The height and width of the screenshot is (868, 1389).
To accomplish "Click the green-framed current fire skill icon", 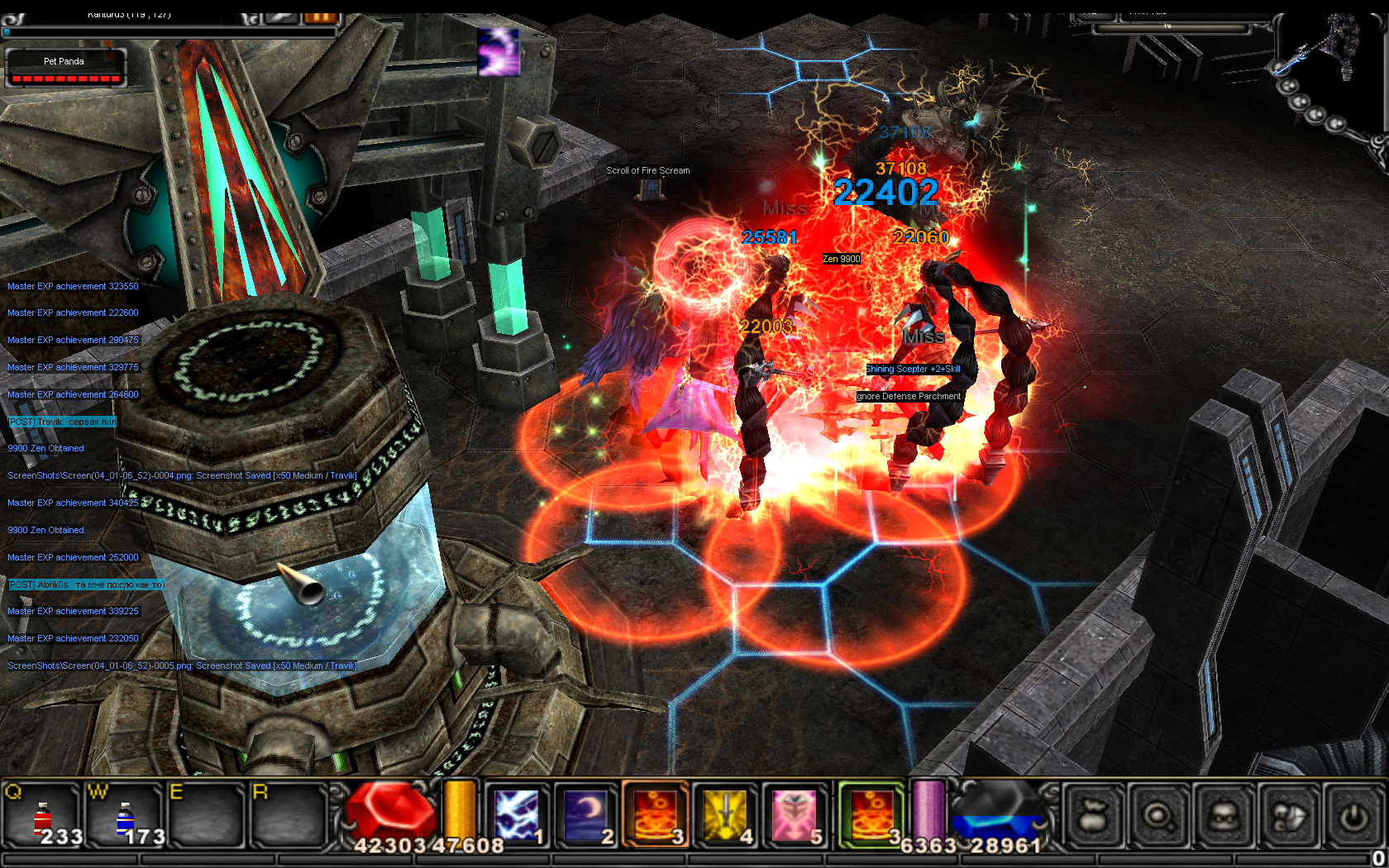I will tap(871, 815).
